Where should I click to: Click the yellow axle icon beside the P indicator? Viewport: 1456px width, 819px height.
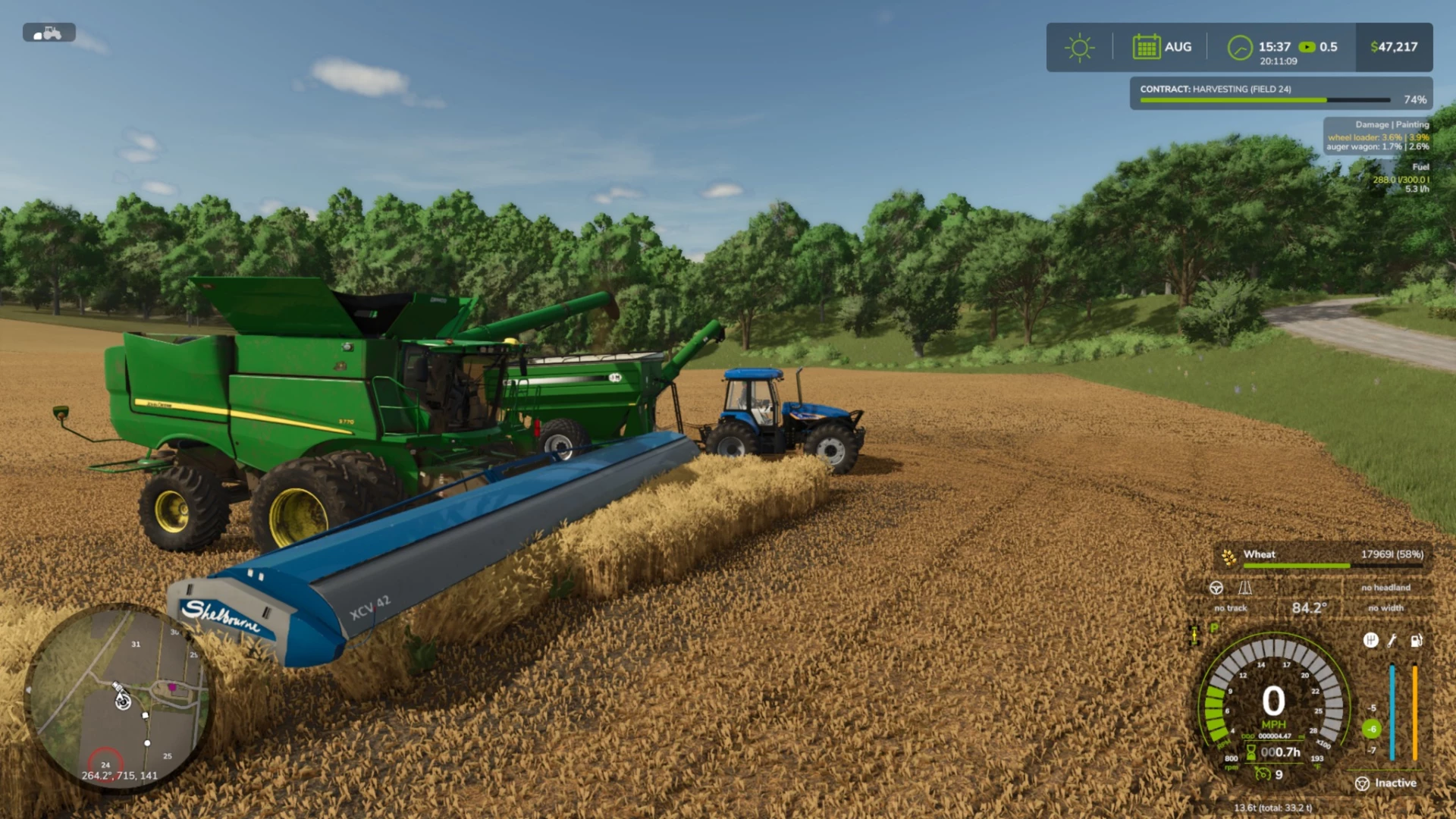click(1194, 635)
